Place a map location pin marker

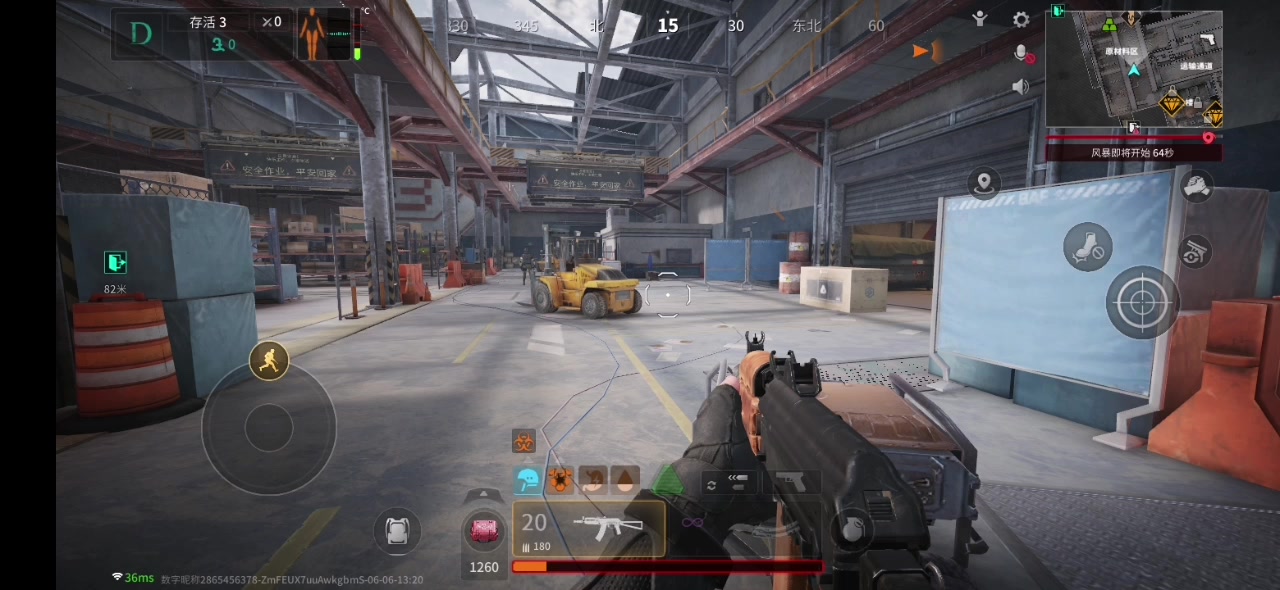984,183
